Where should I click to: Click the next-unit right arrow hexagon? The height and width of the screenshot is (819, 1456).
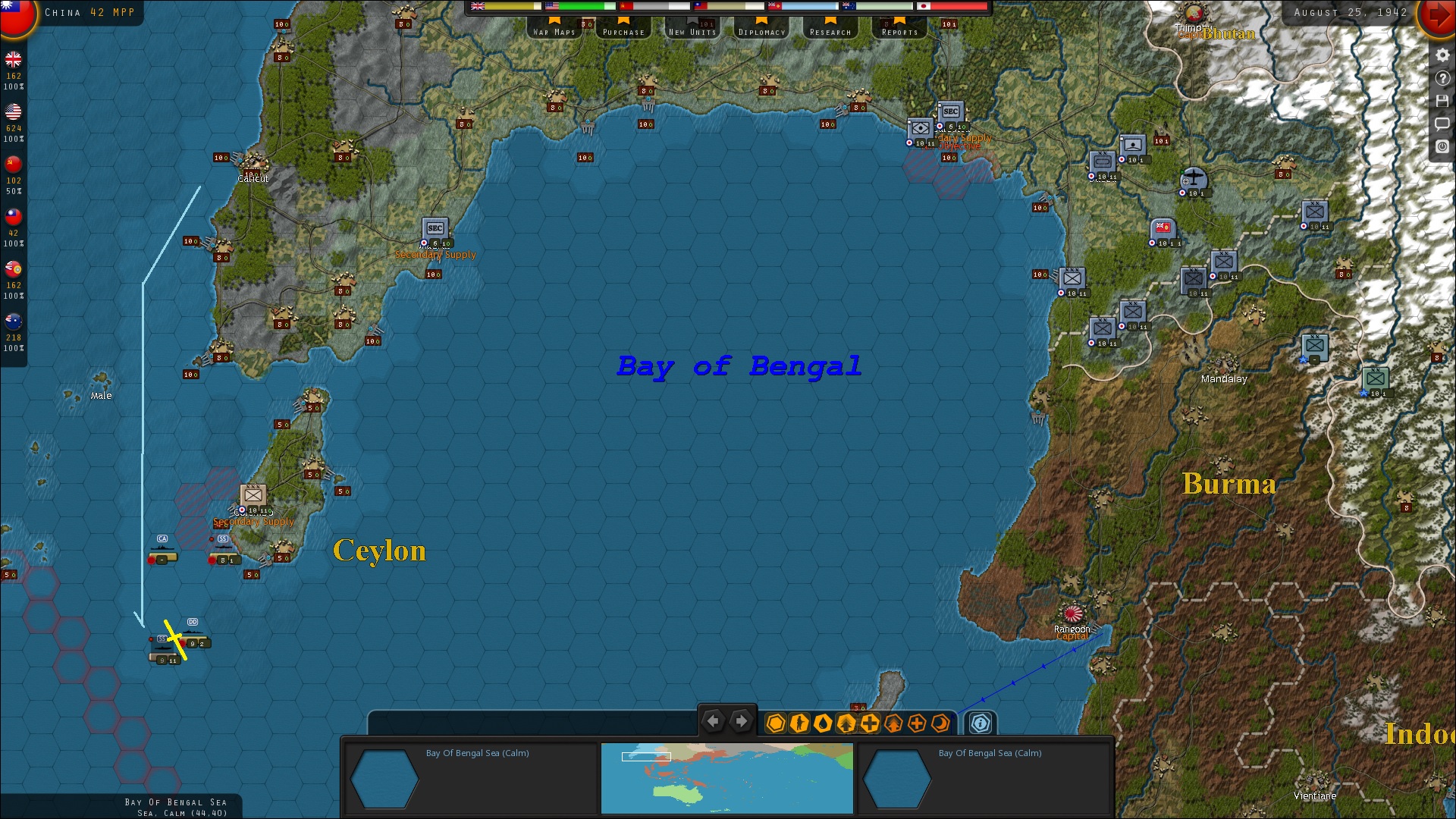(x=741, y=721)
